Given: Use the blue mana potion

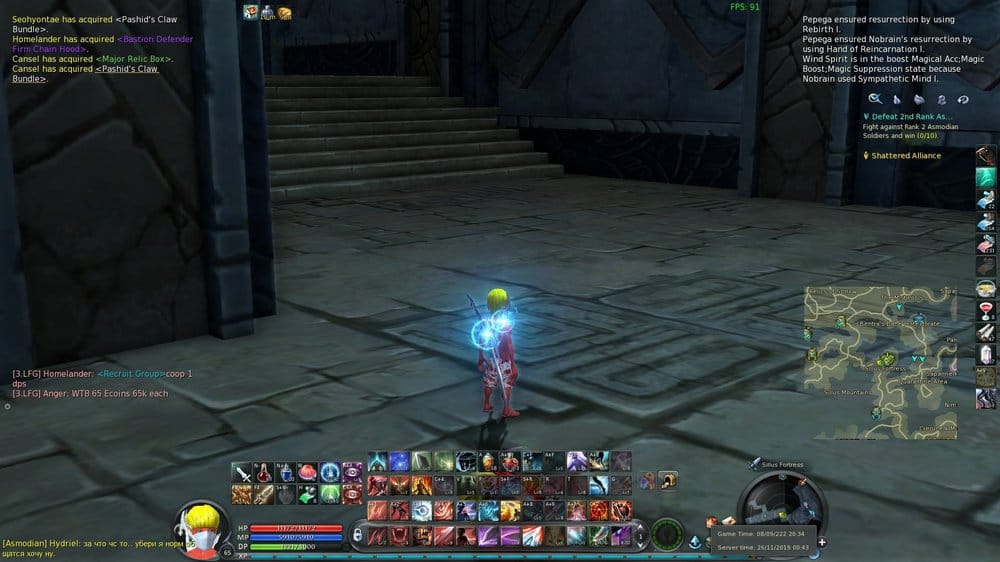Looking at the screenshot, I should pos(285,472).
